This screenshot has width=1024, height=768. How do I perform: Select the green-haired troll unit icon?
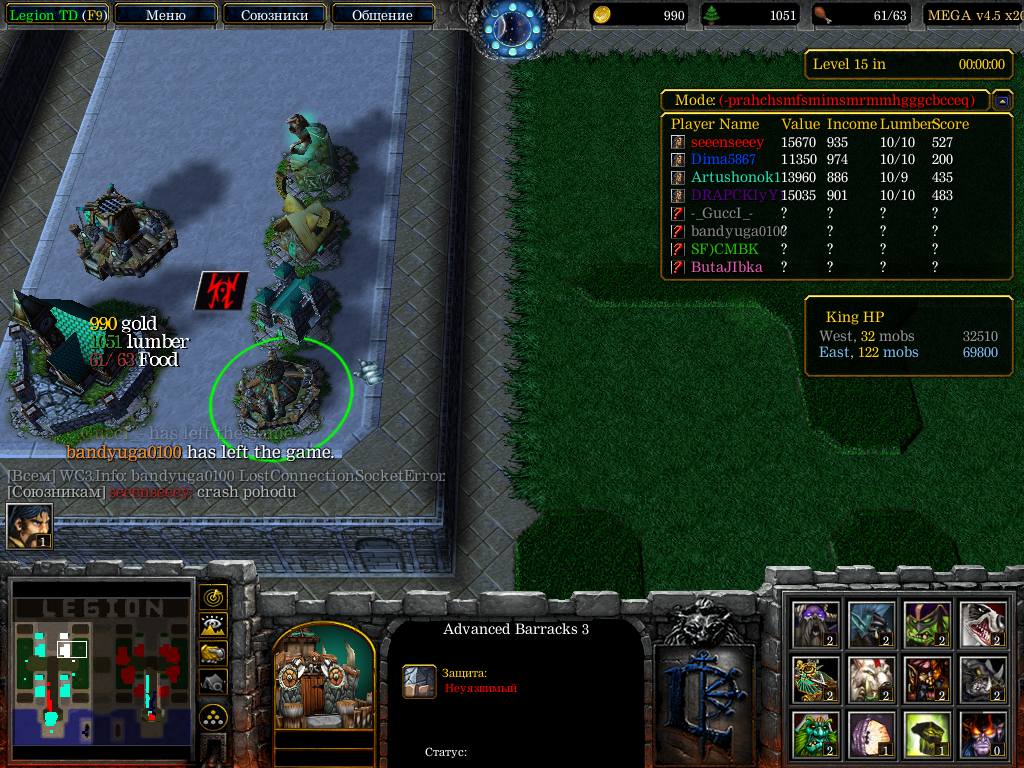point(814,735)
